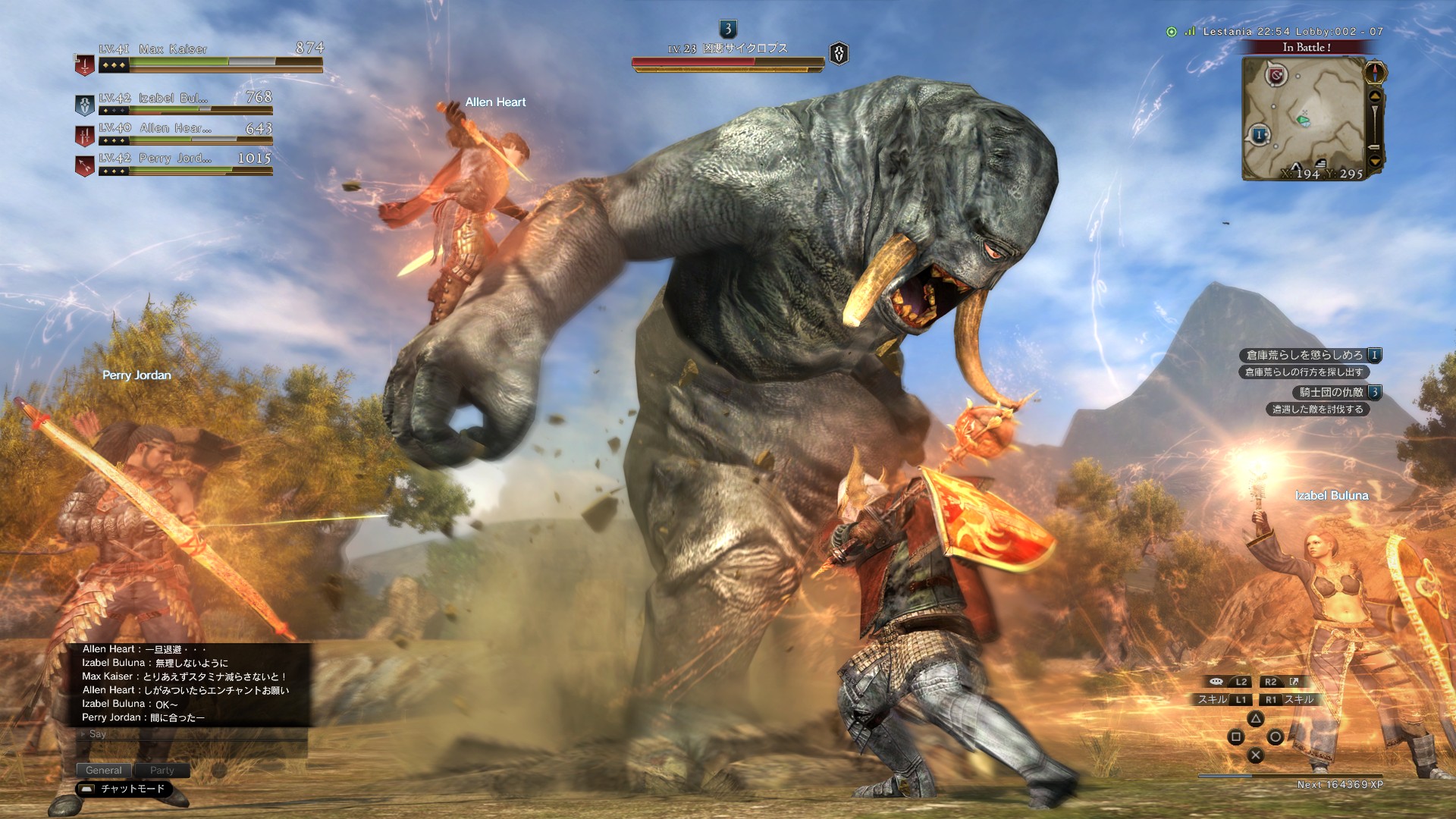Switch to the Party chat tab
1456x819 pixels.
[x=162, y=770]
